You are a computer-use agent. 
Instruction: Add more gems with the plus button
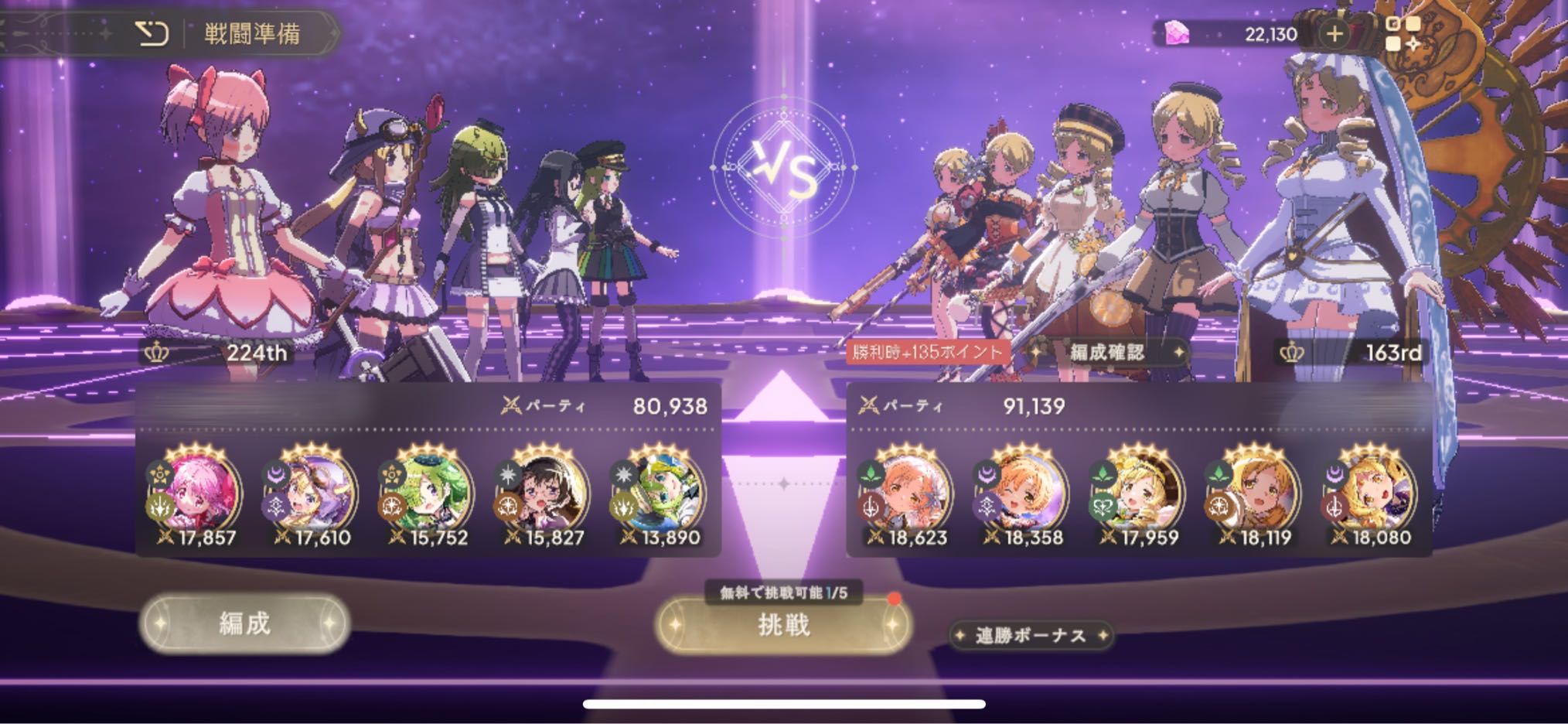click(x=1334, y=33)
